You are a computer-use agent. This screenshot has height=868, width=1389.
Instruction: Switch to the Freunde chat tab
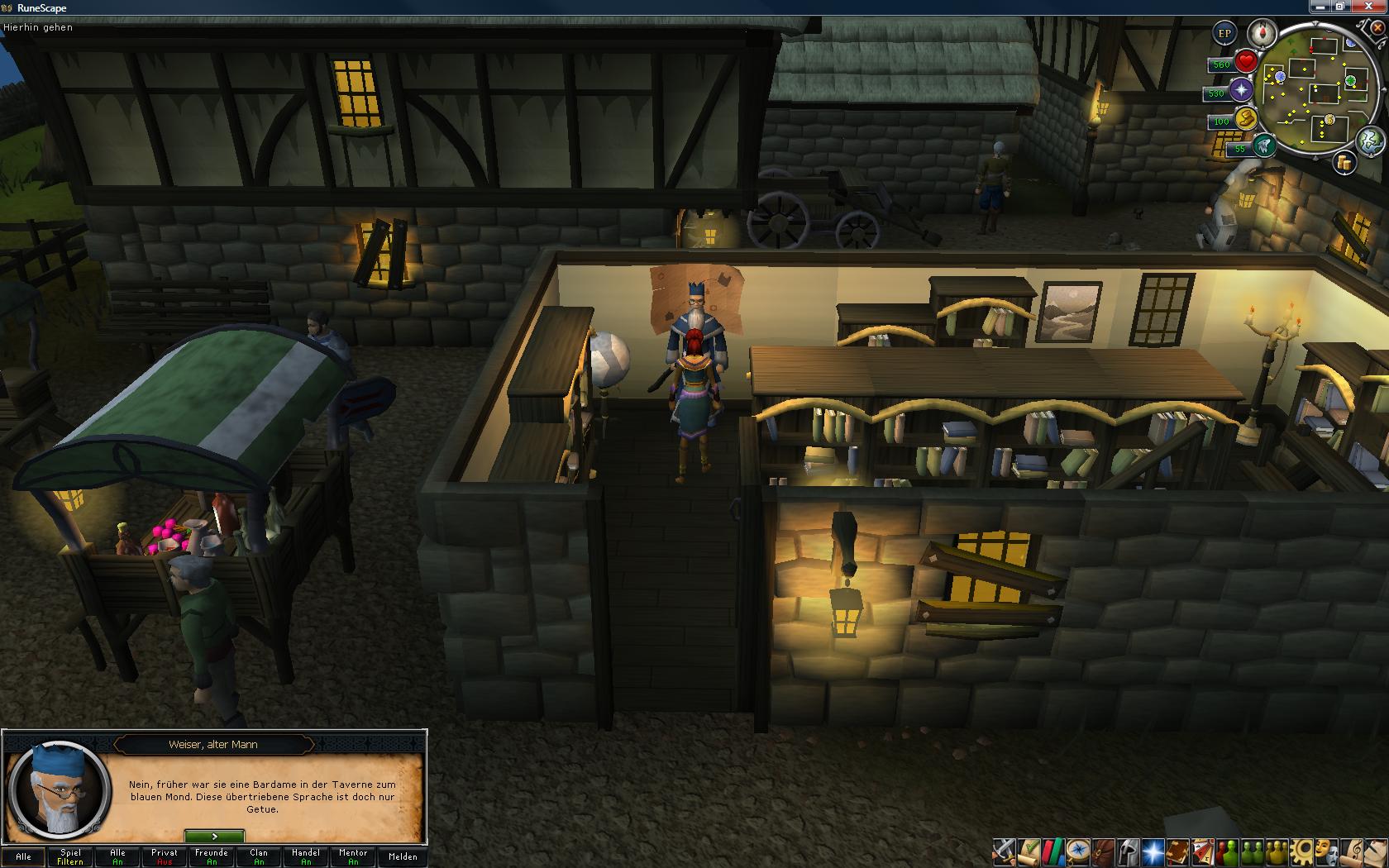coord(212,856)
